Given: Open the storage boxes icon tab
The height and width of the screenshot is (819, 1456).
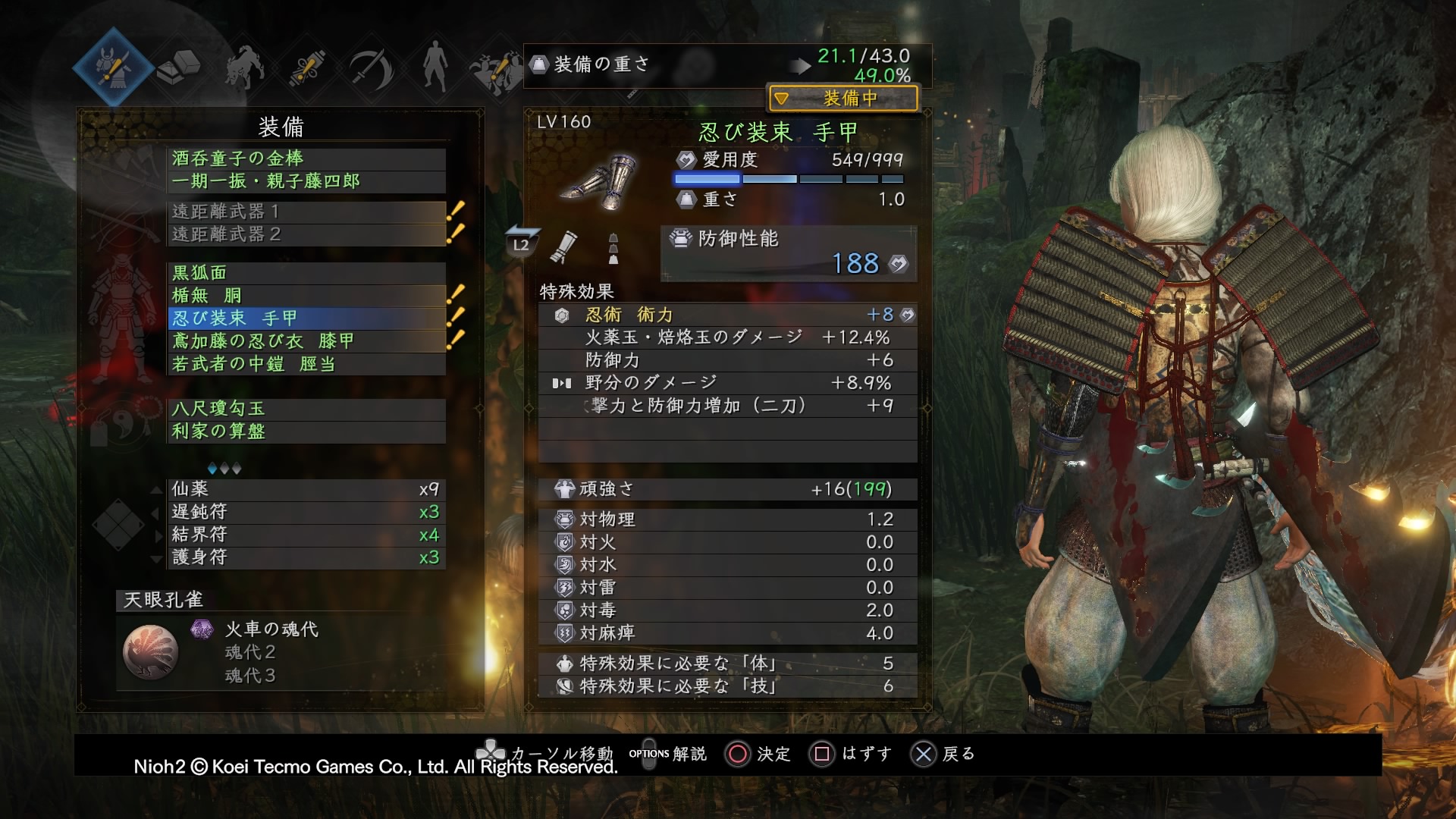Looking at the screenshot, I should pos(180,67).
